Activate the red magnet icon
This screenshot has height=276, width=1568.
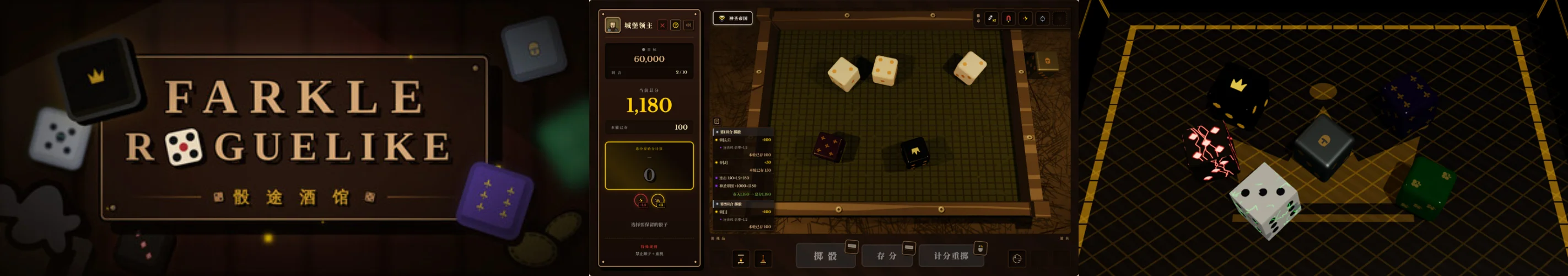click(1009, 18)
